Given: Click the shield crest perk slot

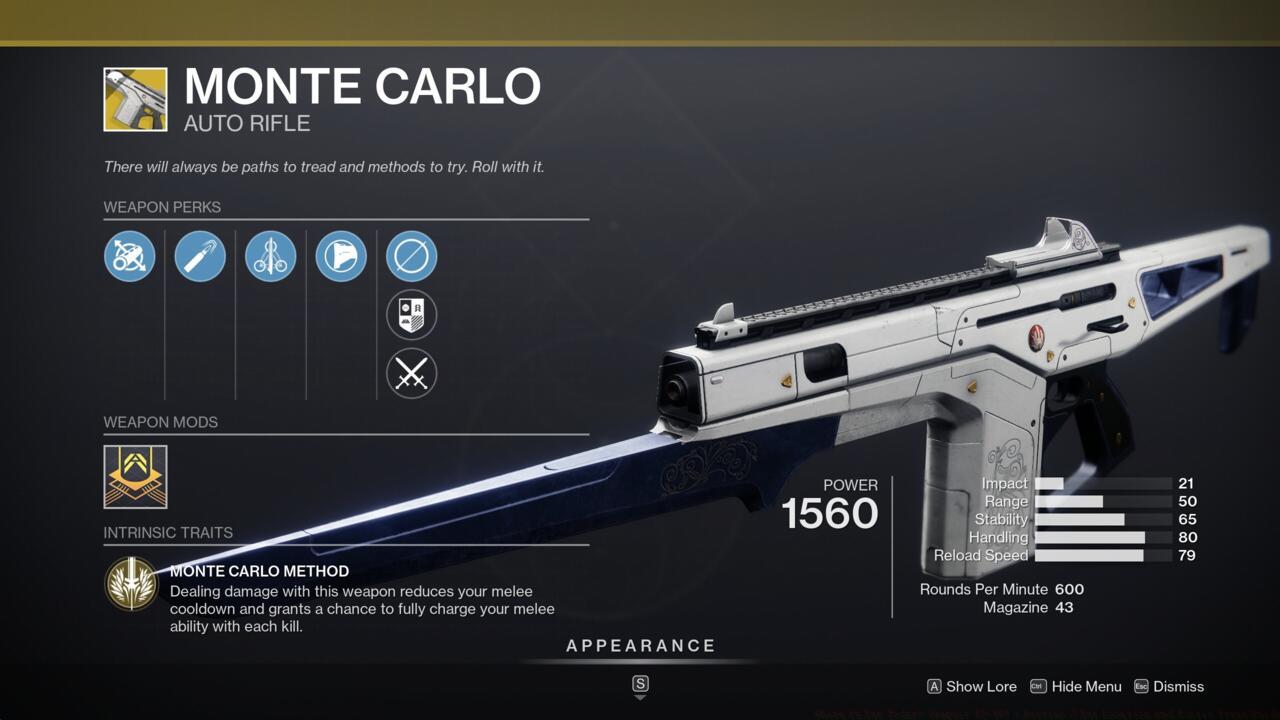Looking at the screenshot, I should (411, 315).
